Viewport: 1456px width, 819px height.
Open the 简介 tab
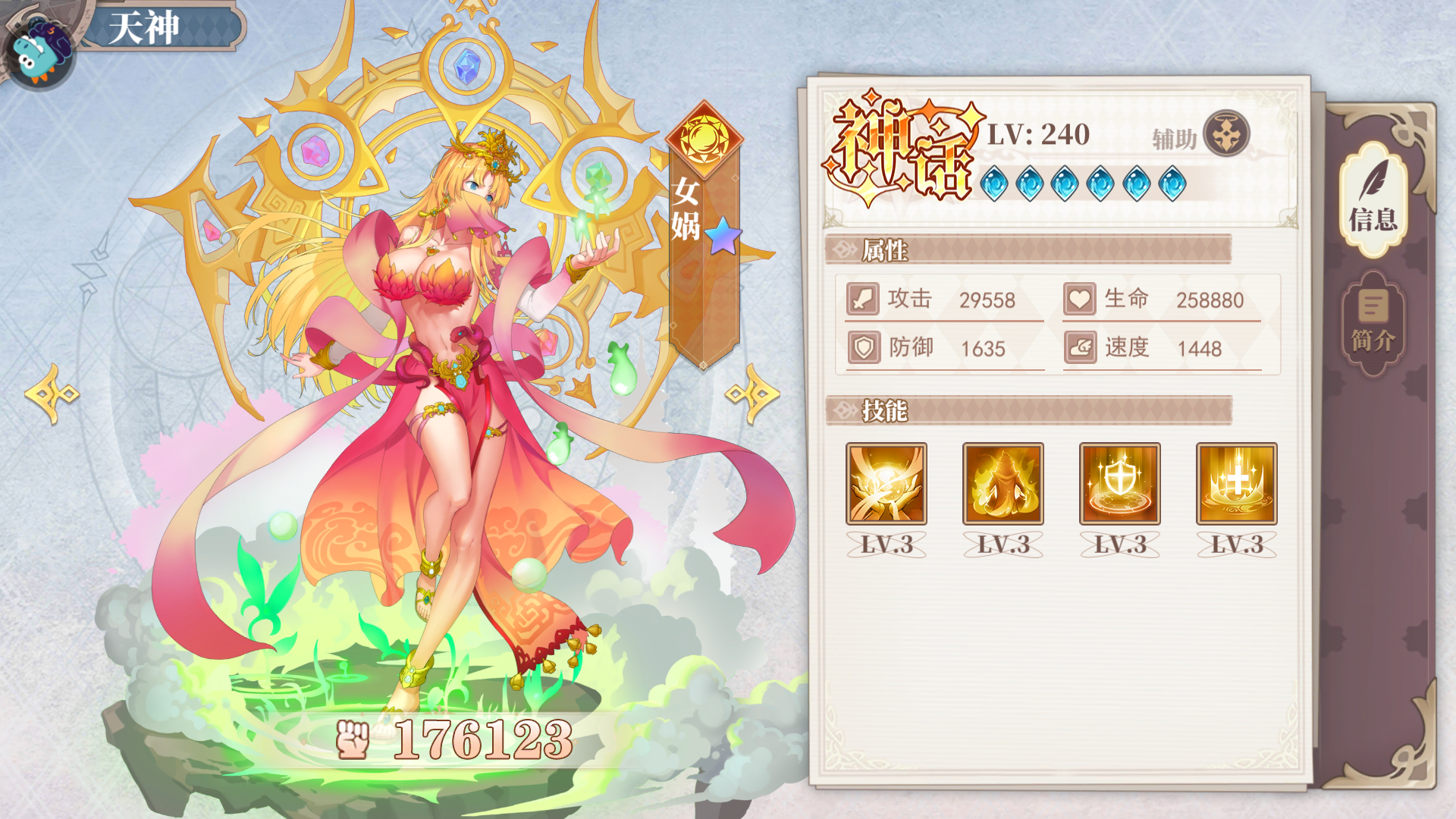point(1373,323)
